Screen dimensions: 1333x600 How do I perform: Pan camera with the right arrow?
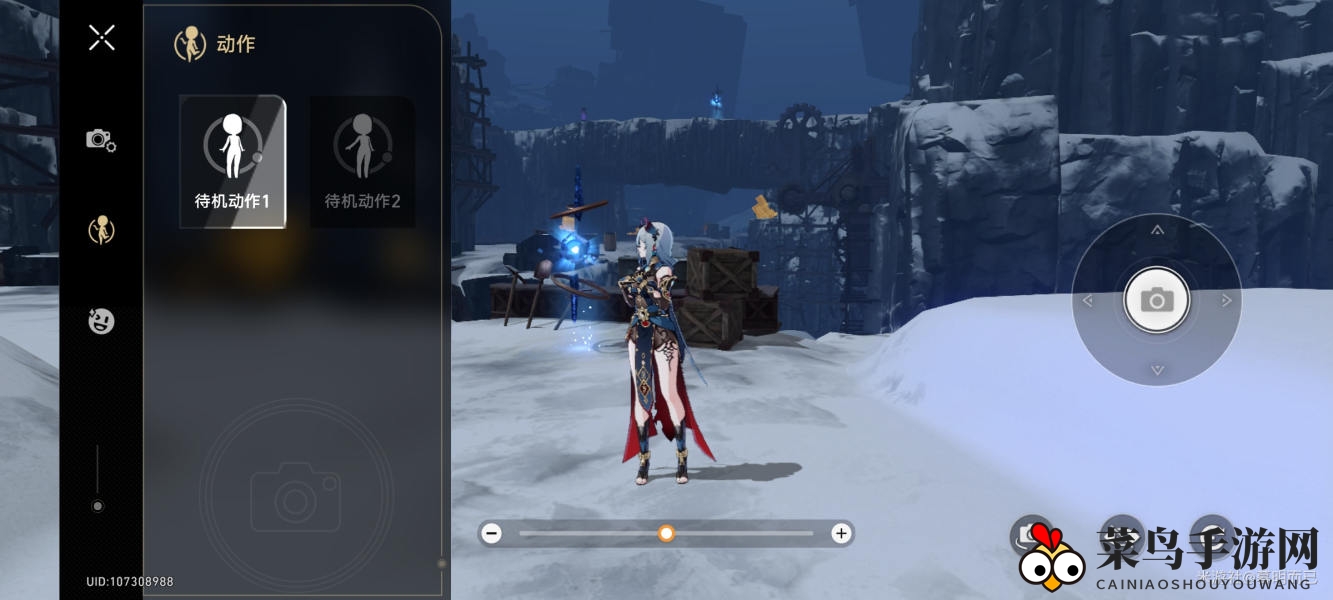1226,300
